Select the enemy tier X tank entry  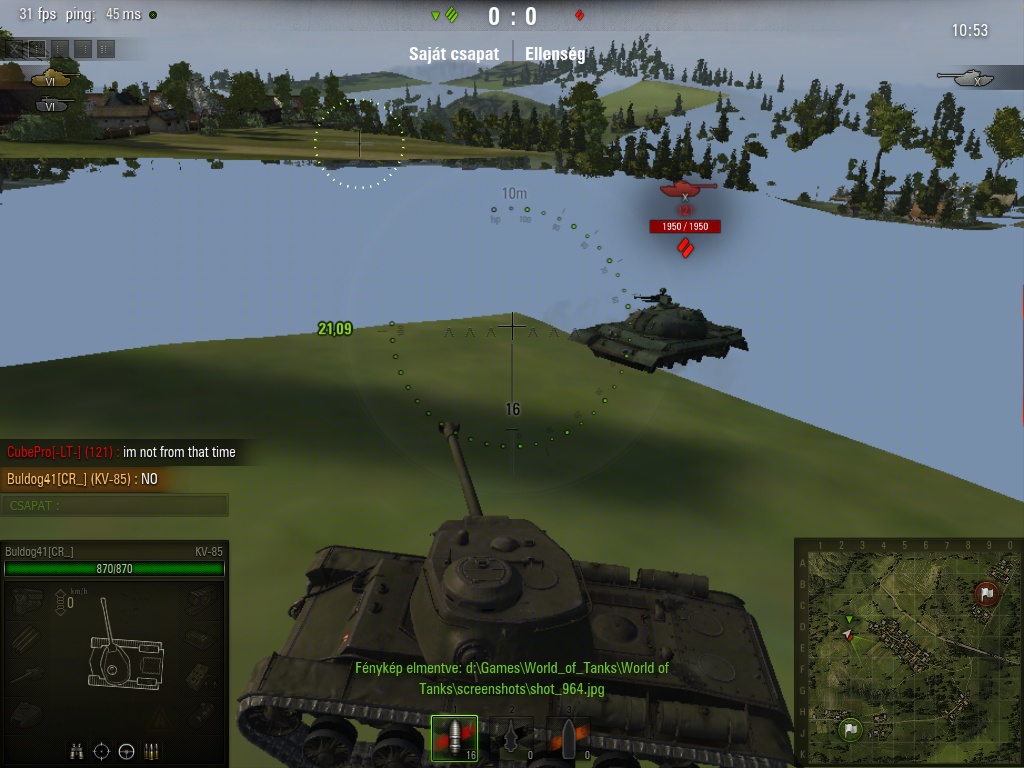pyautogui.click(x=970, y=77)
